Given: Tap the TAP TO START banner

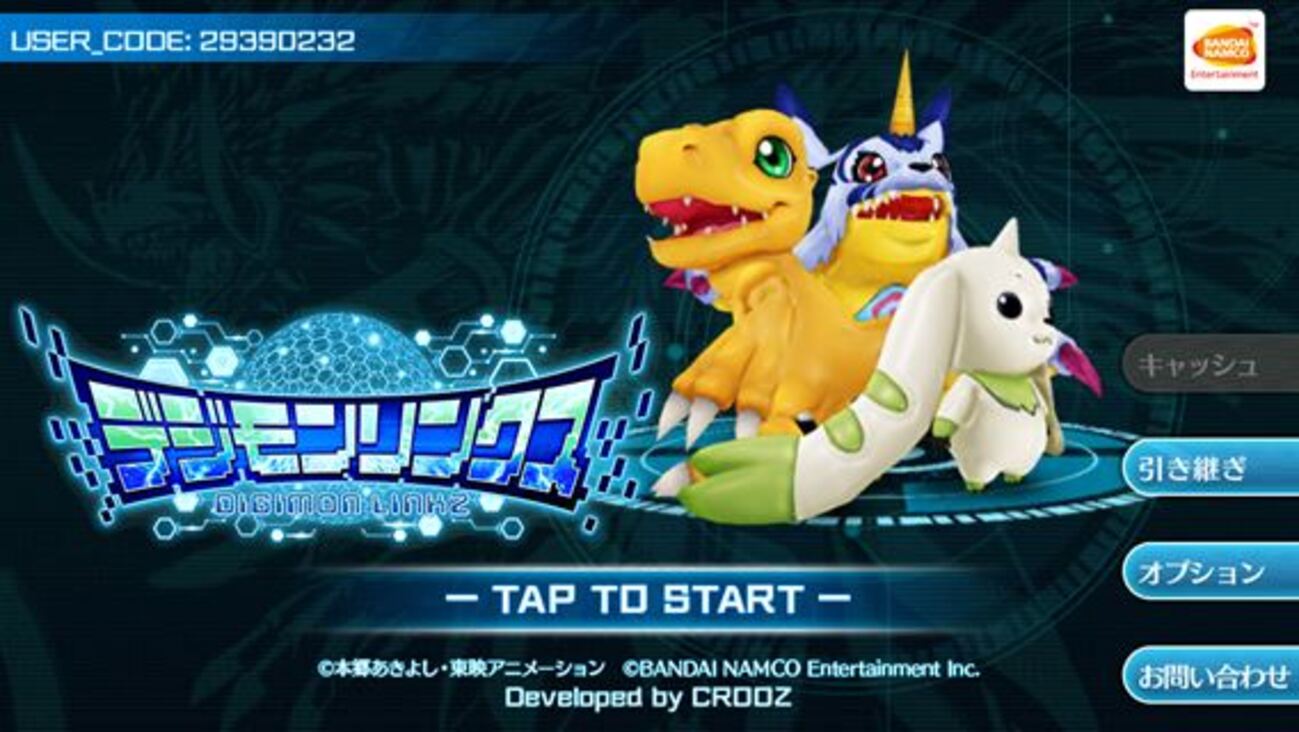Looking at the screenshot, I should [x=648, y=599].
